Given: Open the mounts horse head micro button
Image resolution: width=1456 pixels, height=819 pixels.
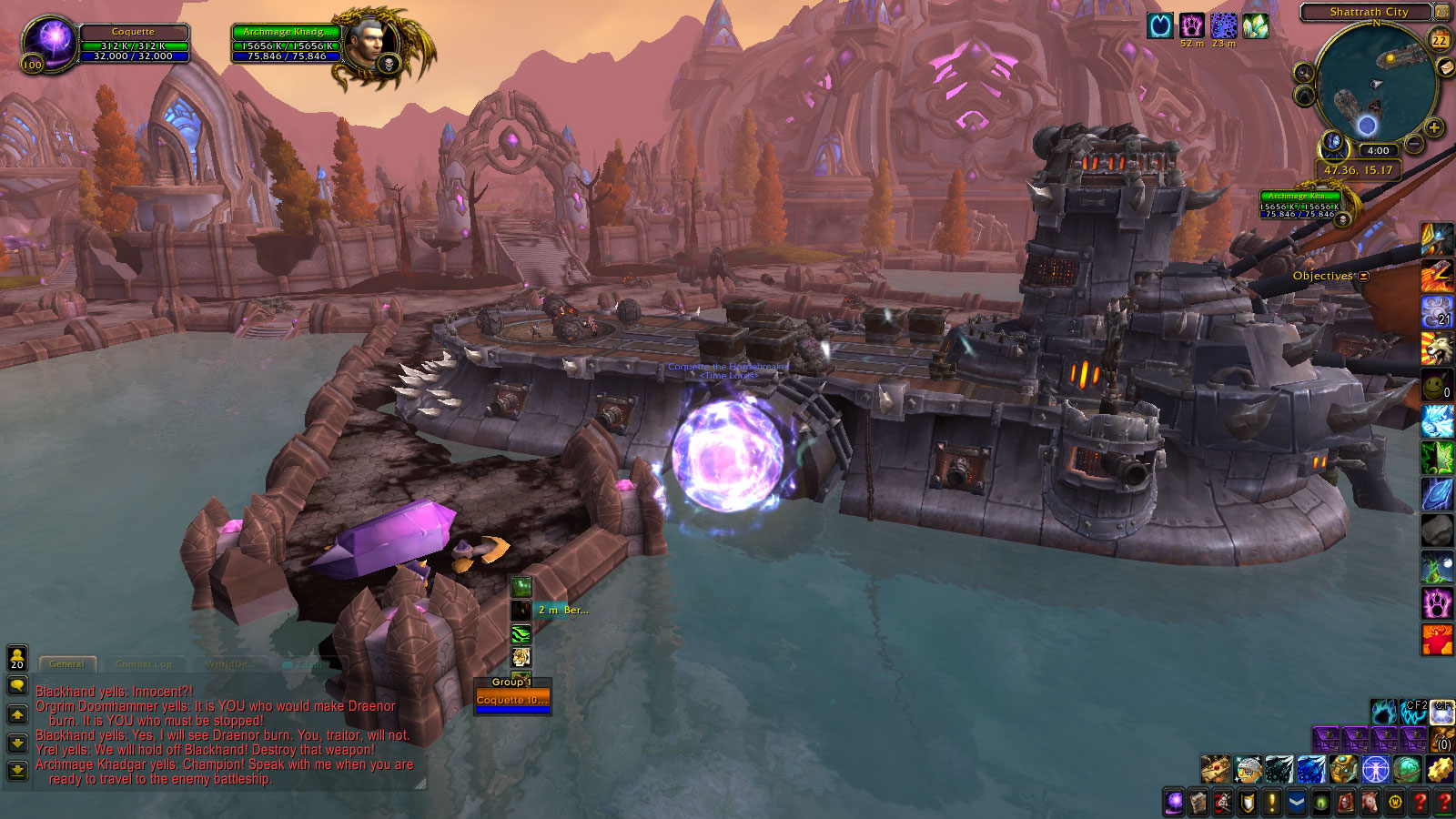Looking at the screenshot, I should 1370,803.
